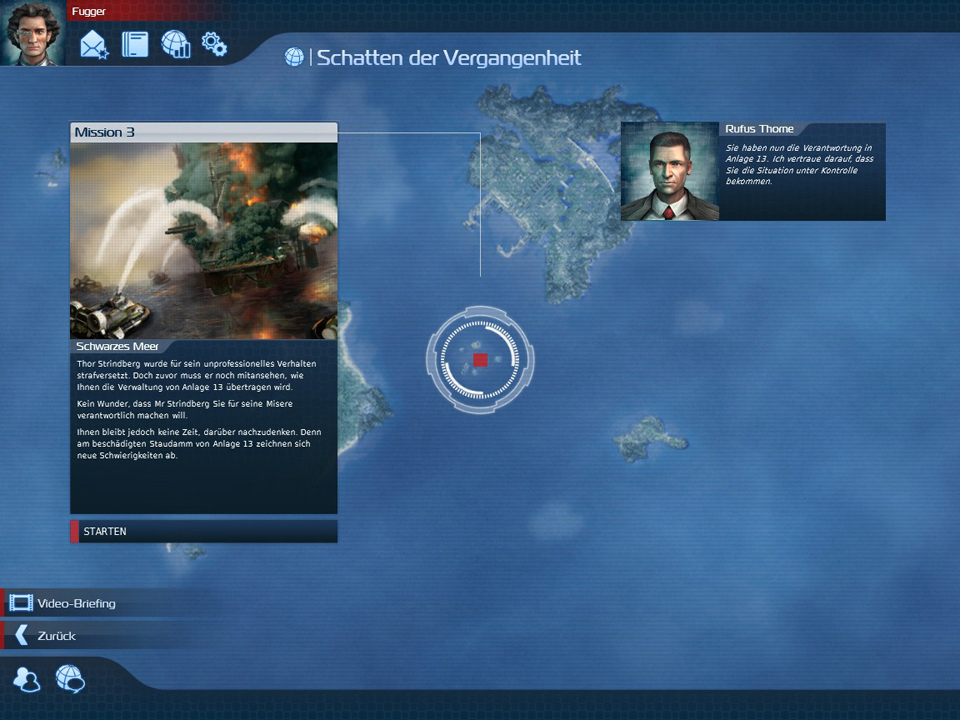Viewport: 960px width, 720px height.
Task: Click the Rufus Thome portrait
Action: pyautogui.click(x=669, y=171)
